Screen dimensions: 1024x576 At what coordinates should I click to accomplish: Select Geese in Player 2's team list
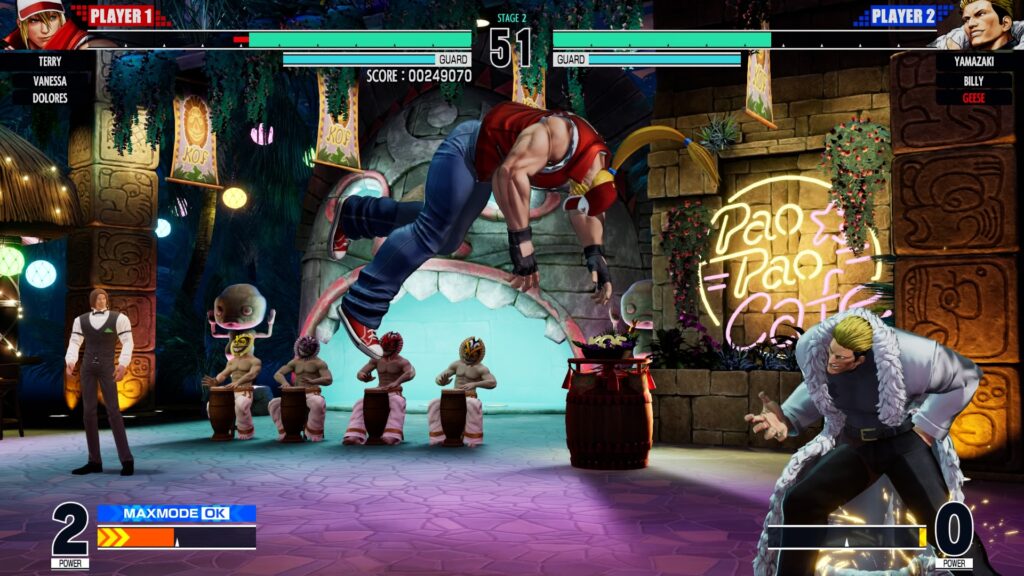pos(973,98)
